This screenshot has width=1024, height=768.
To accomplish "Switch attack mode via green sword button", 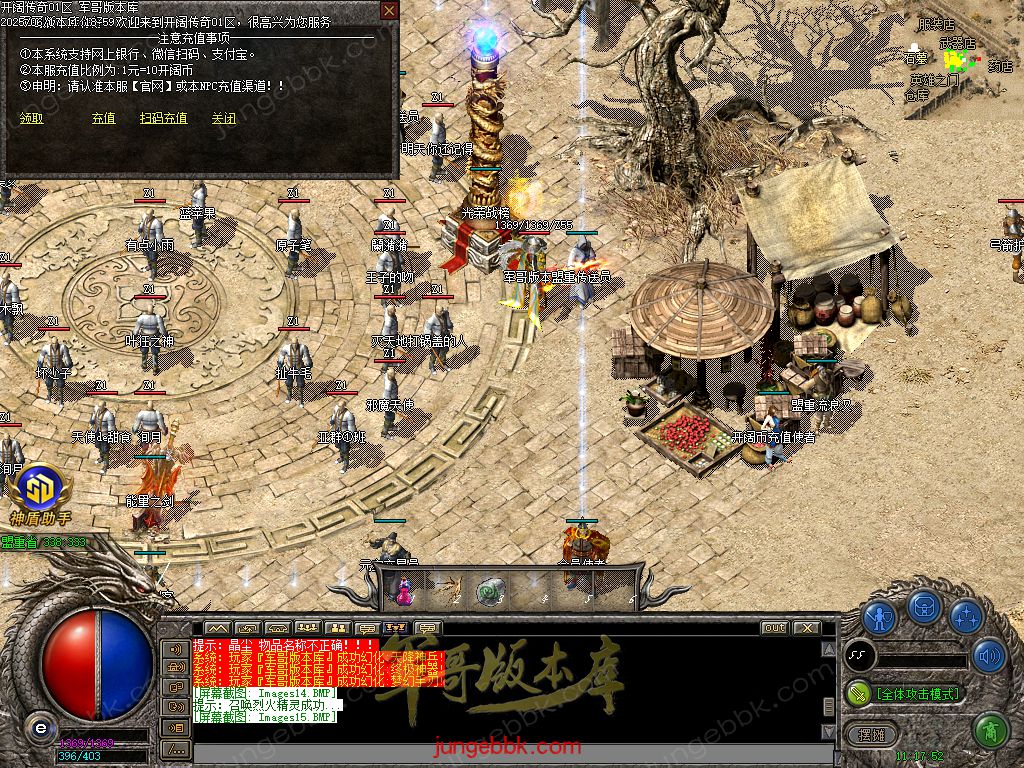I will pos(858,693).
